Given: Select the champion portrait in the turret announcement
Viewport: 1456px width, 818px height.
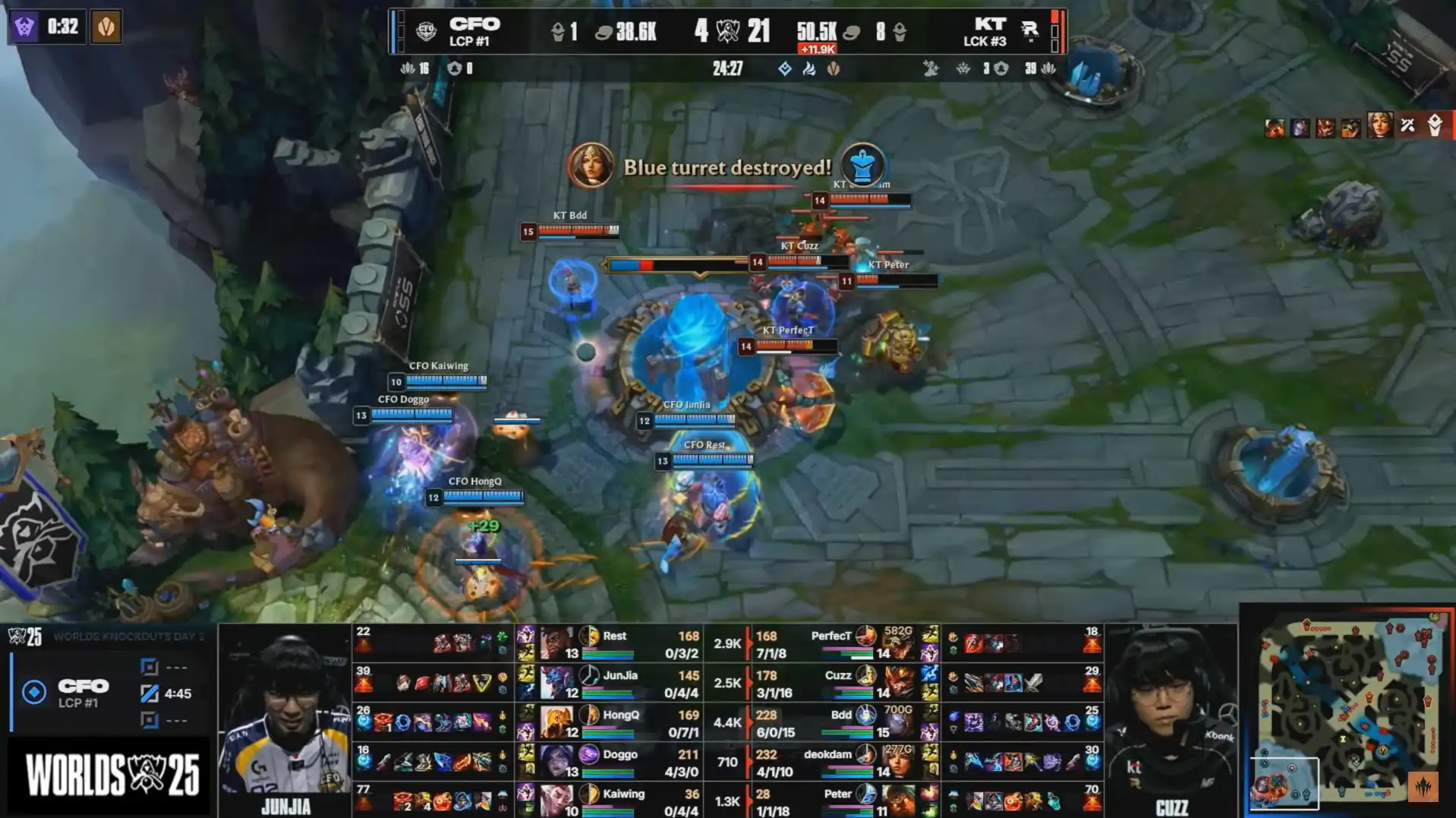Looking at the screenshot, I should point(591,165).
